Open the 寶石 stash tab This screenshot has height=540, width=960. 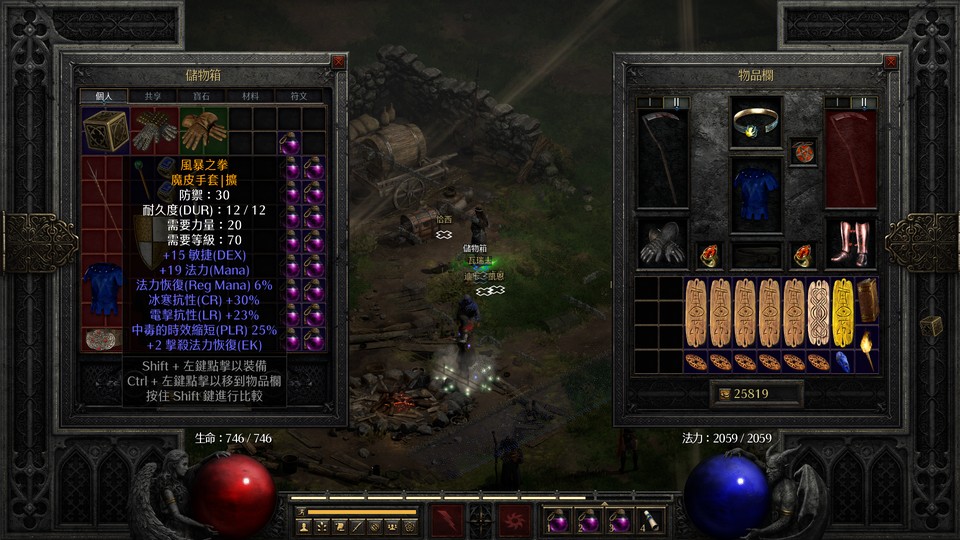(201, 96)
